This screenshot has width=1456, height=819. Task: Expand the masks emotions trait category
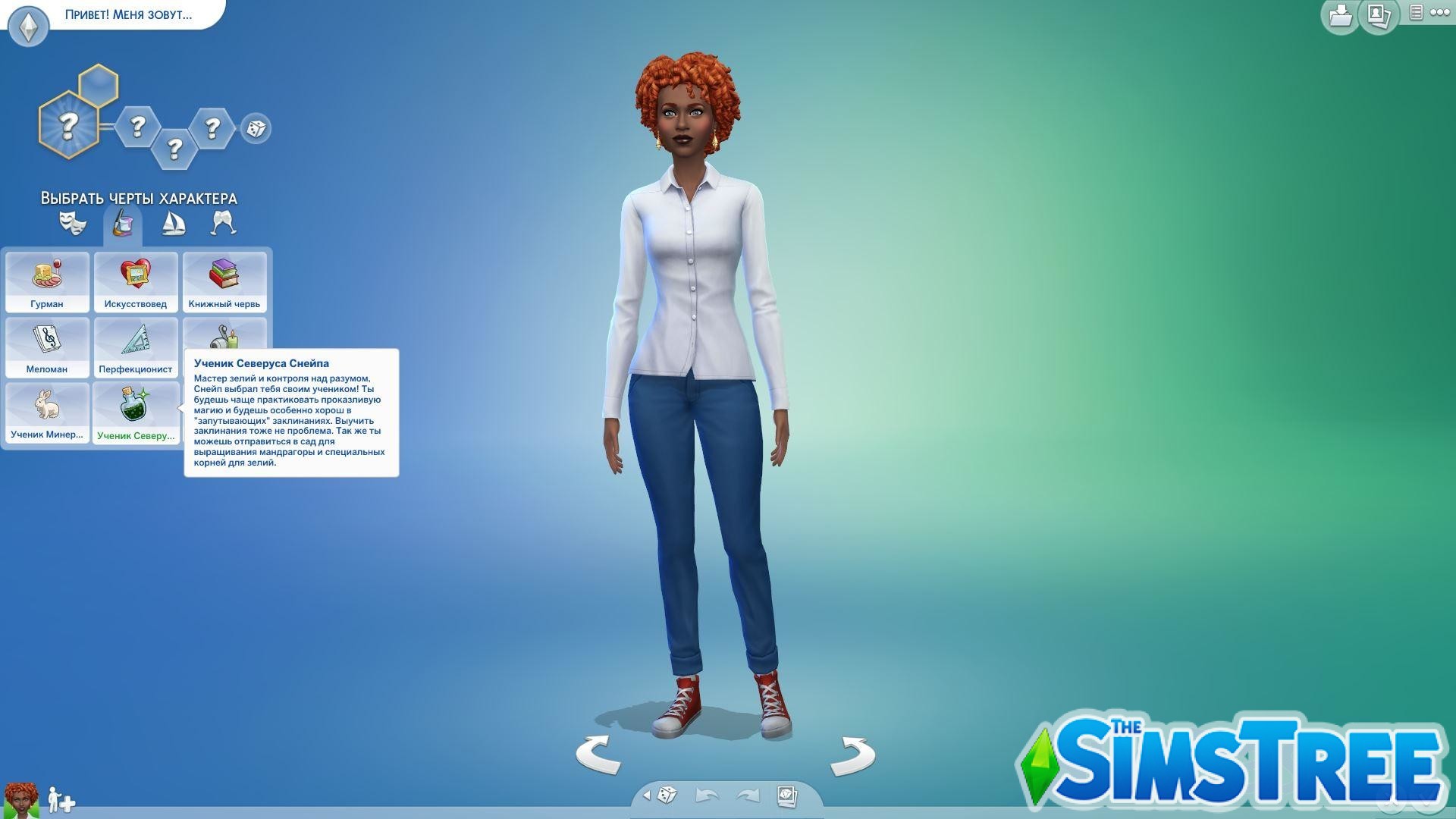point(73,222)
